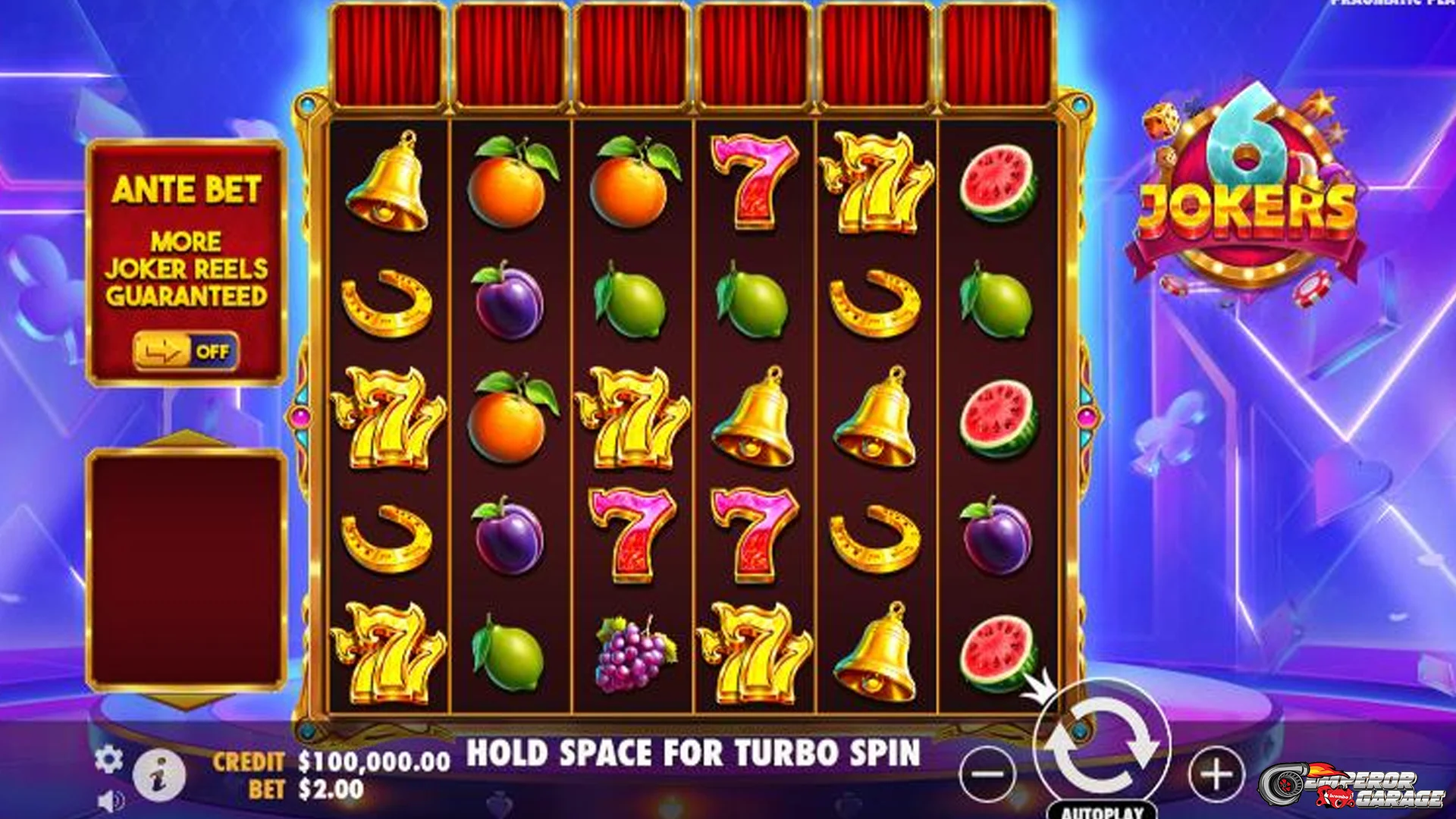Open settings via the gear icon
This screenshot has width=1456, height=819.
coord(108,759)
